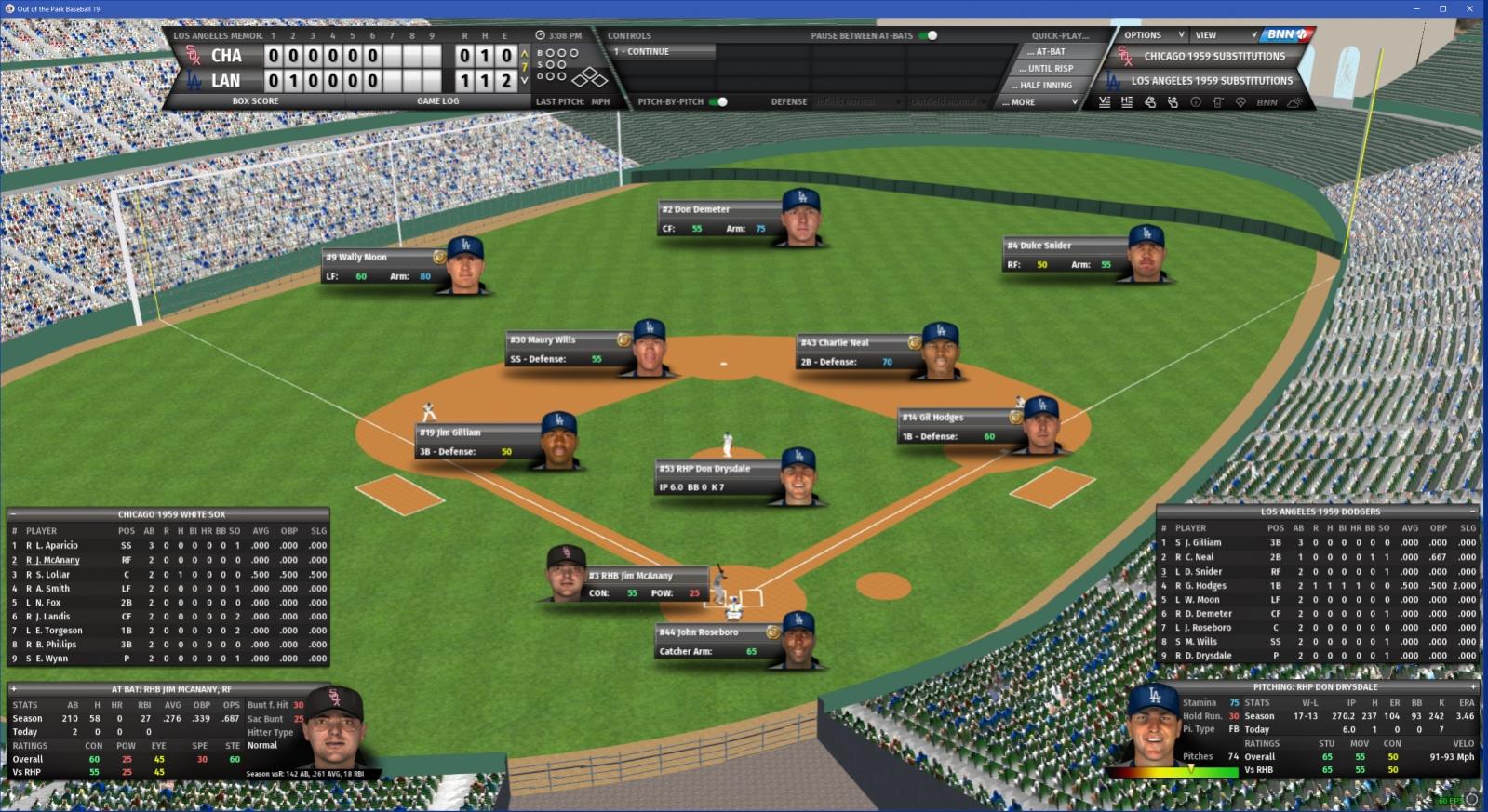Quick-play the current at-bat
1488x812 pixels.
point(1050,52)
